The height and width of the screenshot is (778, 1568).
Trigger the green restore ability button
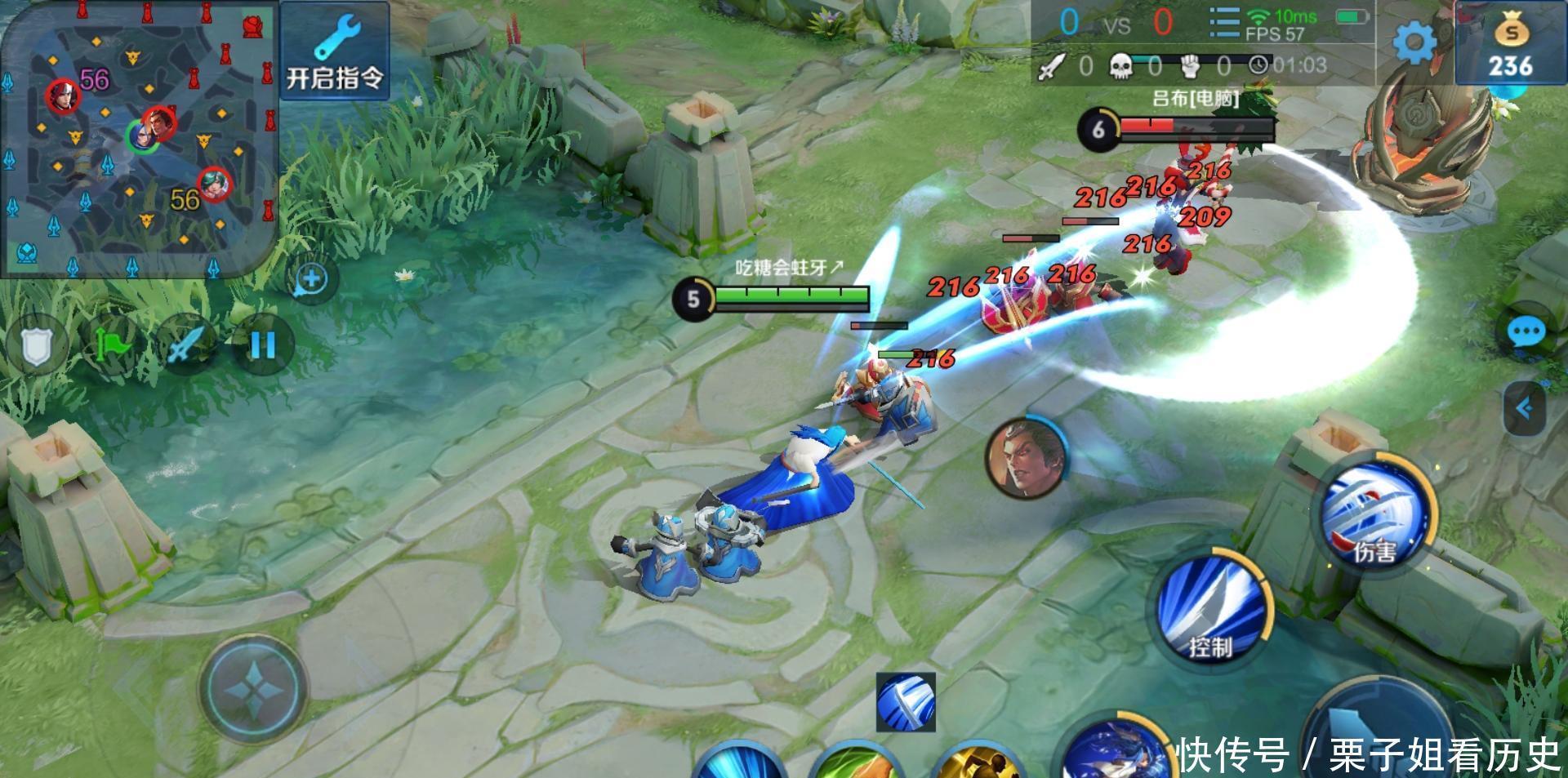point(857,763)
